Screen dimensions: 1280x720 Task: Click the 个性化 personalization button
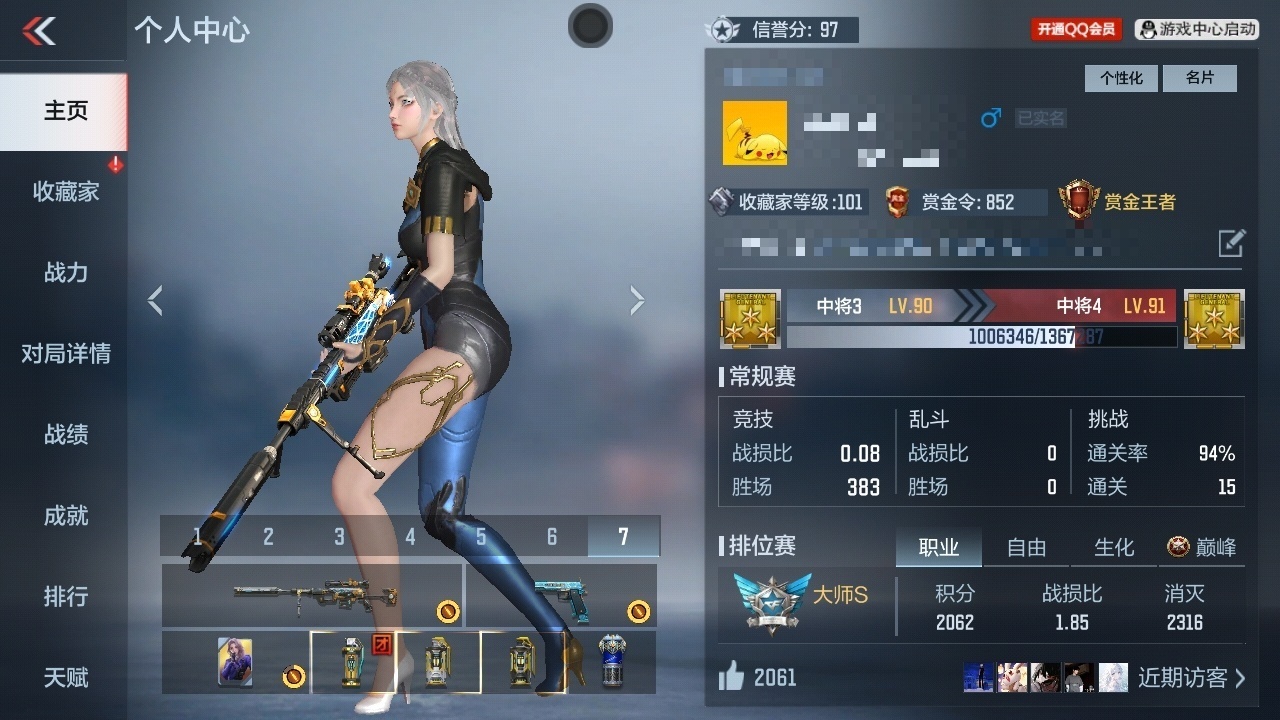point(1121,78)
